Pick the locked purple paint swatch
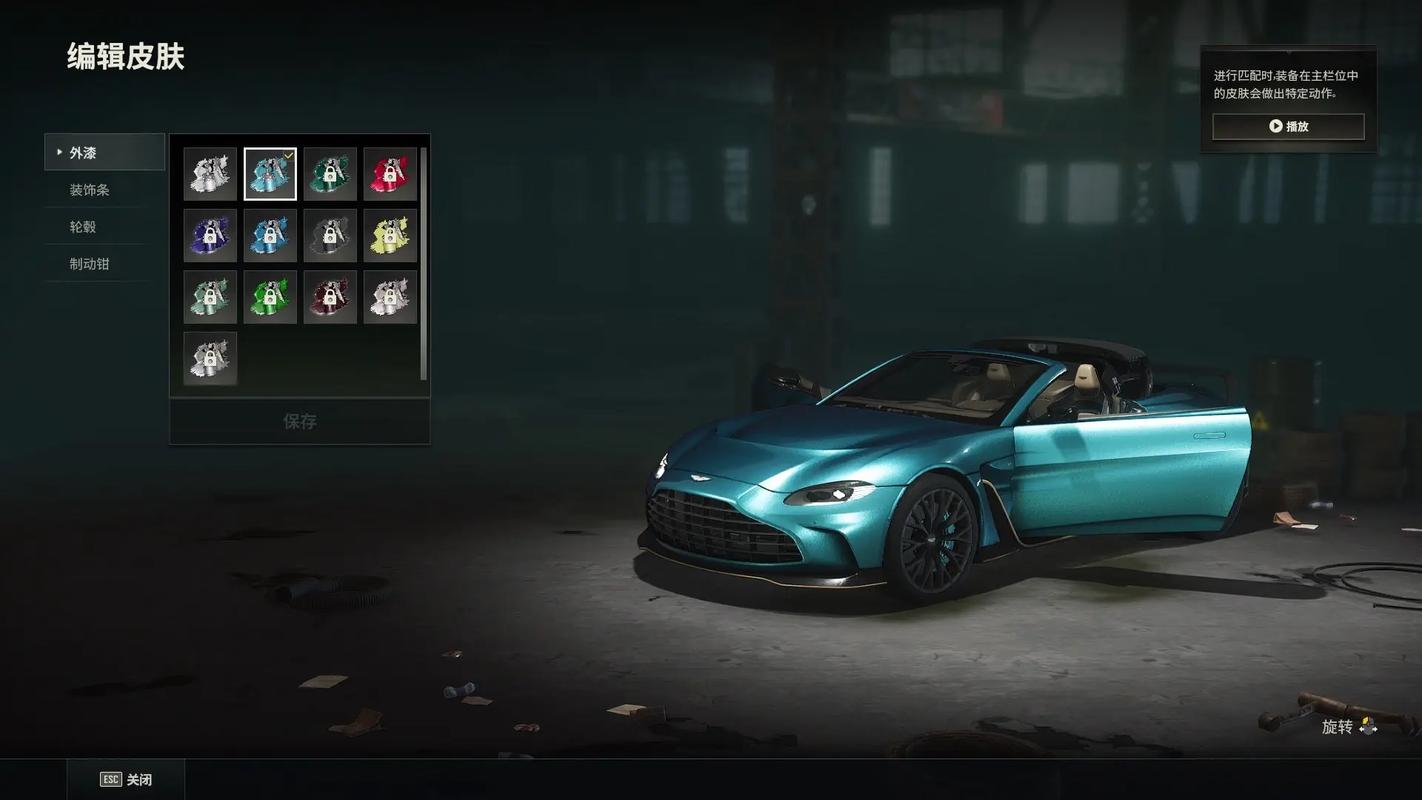This screenshot has width=1422, height=800. tap(210, 235)
